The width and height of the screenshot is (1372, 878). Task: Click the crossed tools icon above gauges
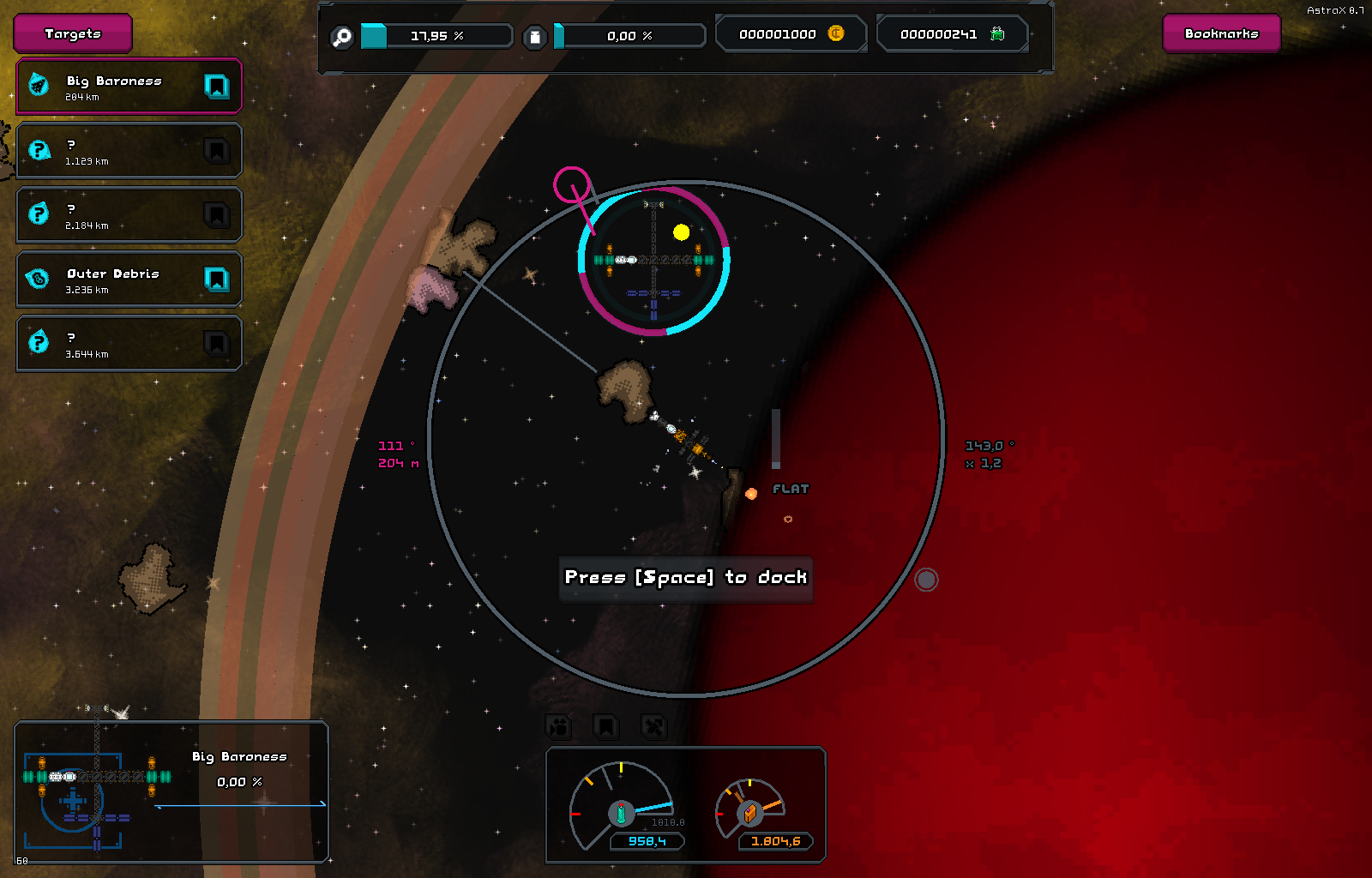coord(653,727)
